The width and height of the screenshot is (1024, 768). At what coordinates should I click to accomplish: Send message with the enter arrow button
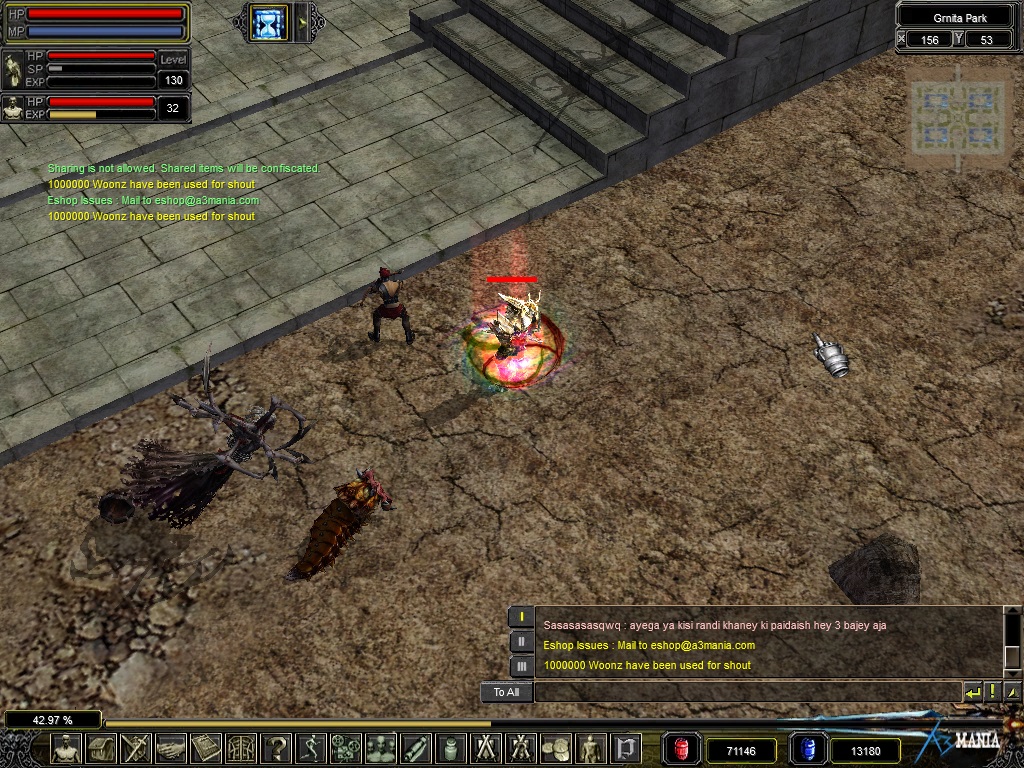coord(972,691)
